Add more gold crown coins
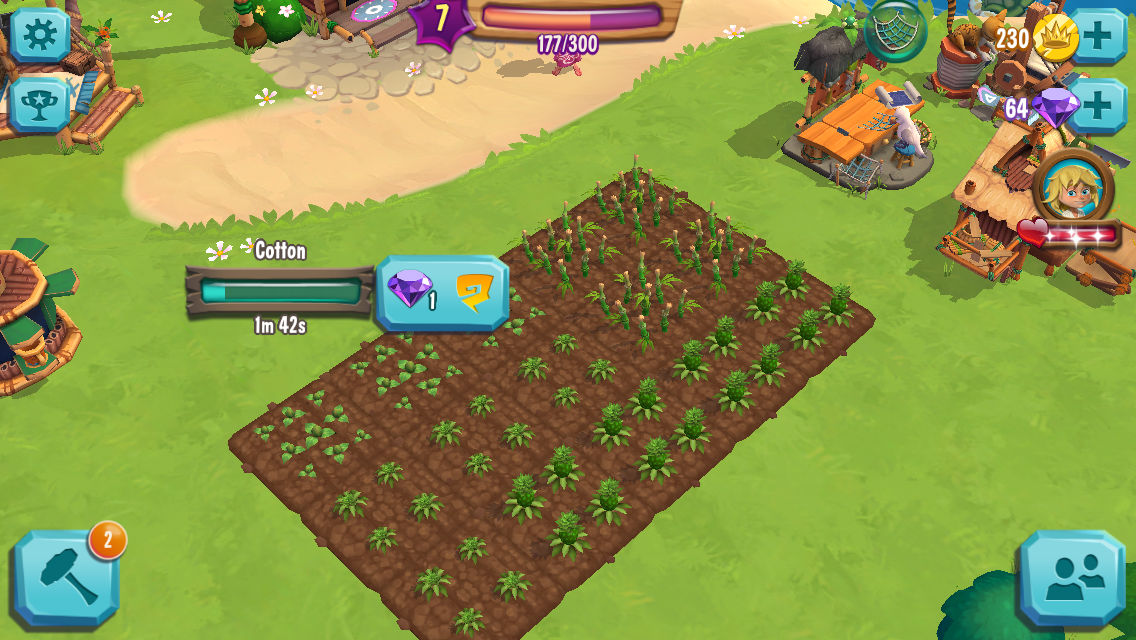The height and width of the screenshot is (640, 1136). tap(1098, 38)
